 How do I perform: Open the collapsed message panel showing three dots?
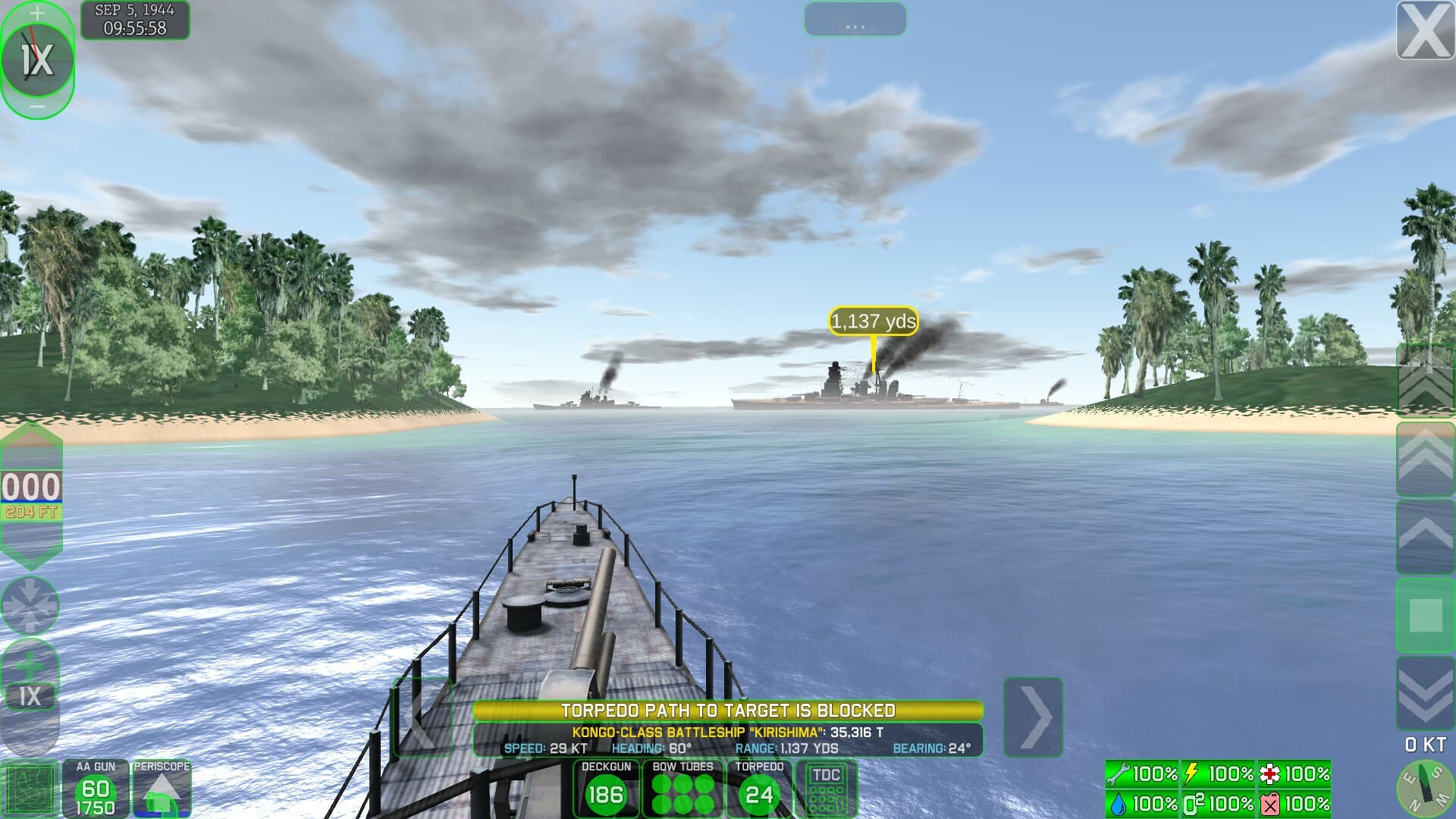(855, 20)
